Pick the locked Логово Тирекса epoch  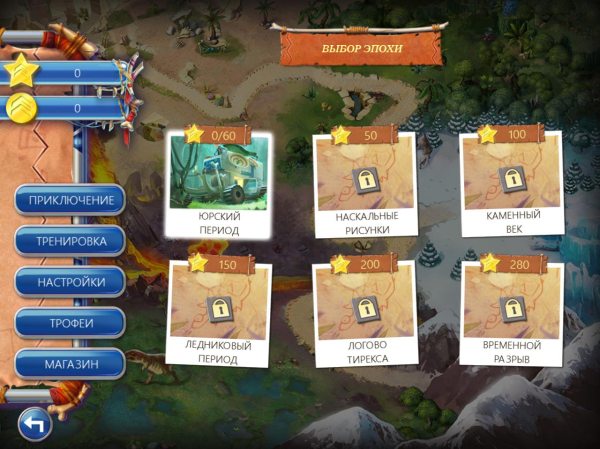pyautogui.click(x=363, y=313)
